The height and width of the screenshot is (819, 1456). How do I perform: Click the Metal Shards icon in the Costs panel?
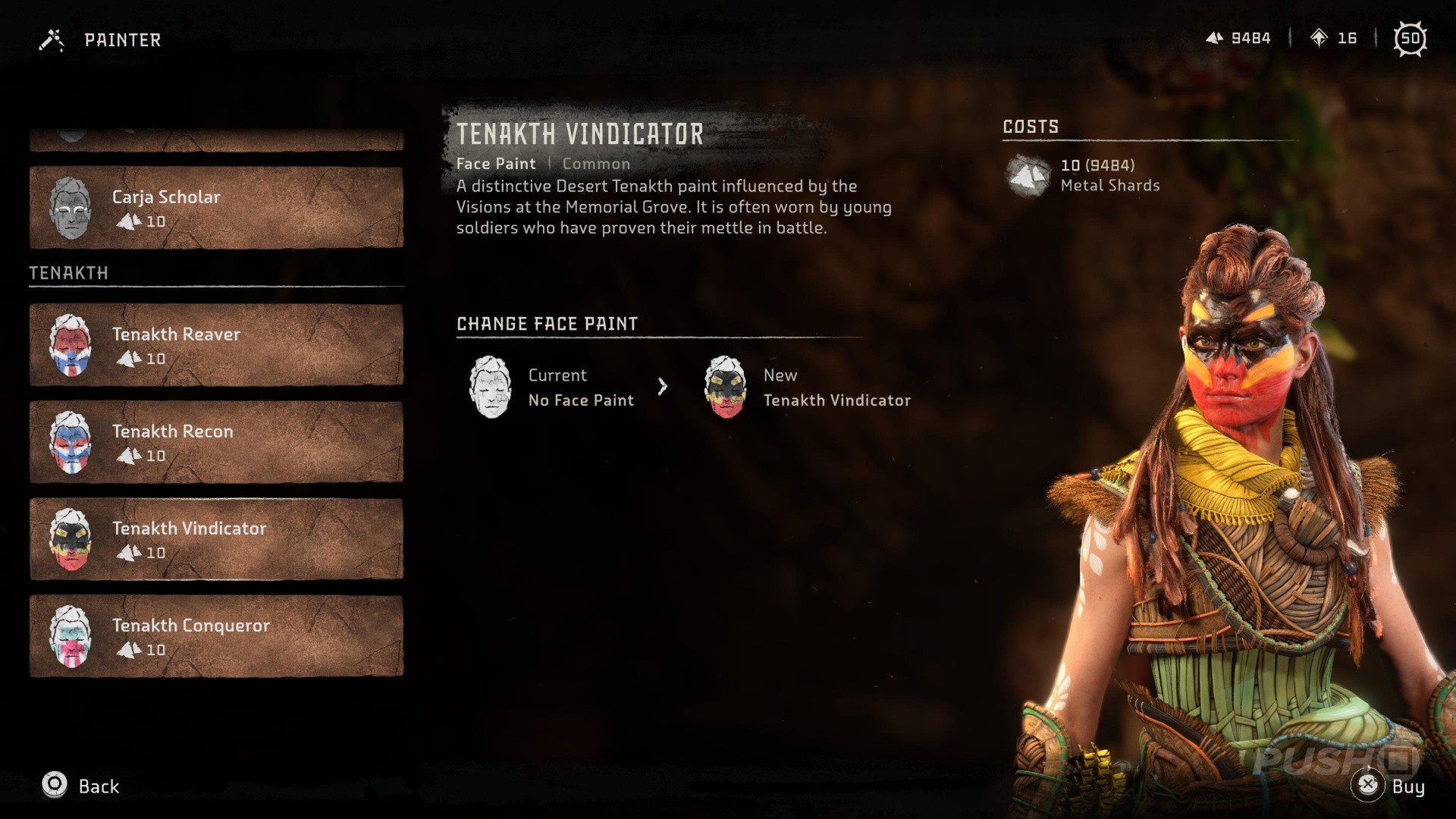1028,174
